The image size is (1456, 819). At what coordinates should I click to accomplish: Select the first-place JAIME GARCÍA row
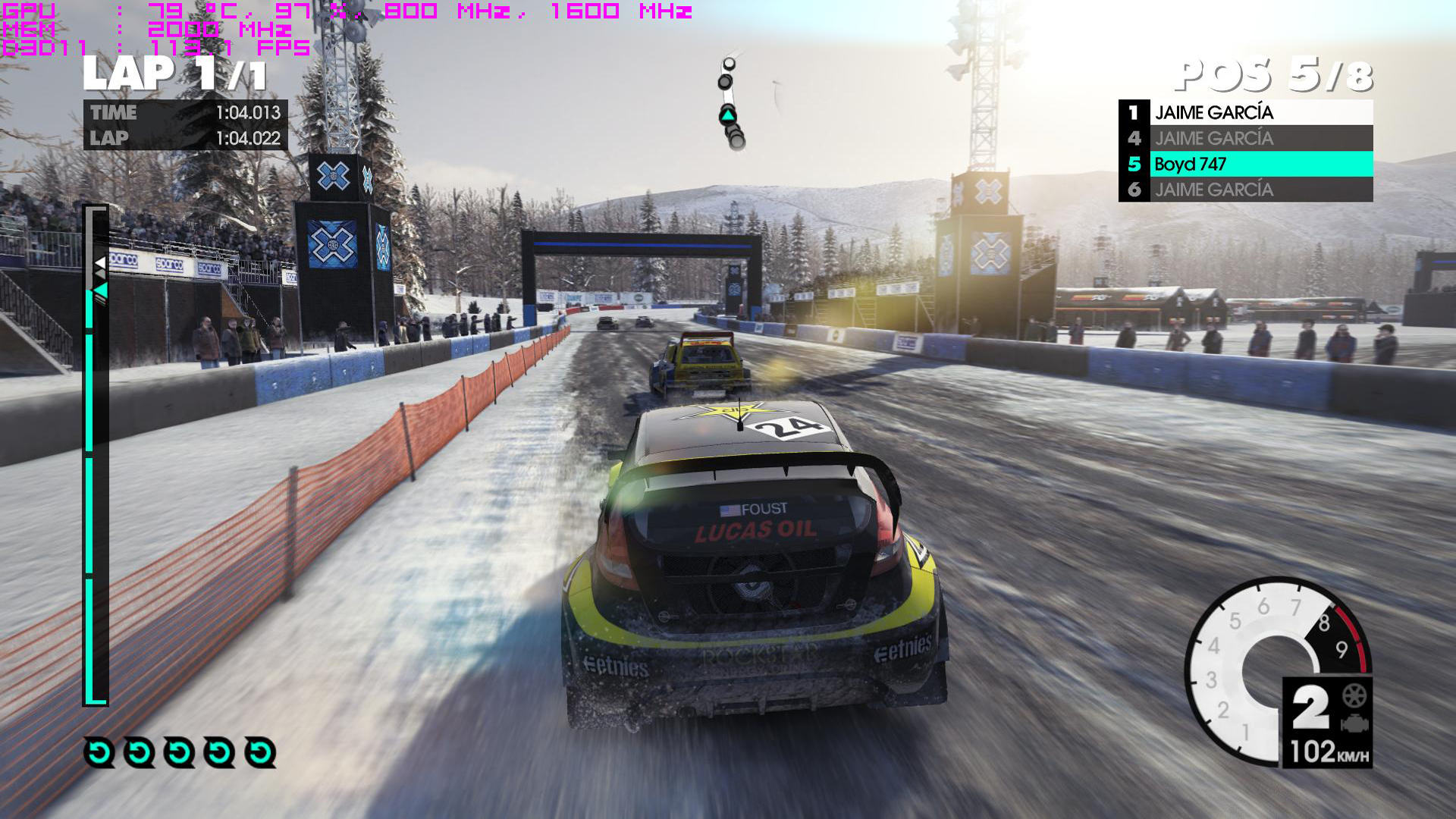coord(1245,112)
